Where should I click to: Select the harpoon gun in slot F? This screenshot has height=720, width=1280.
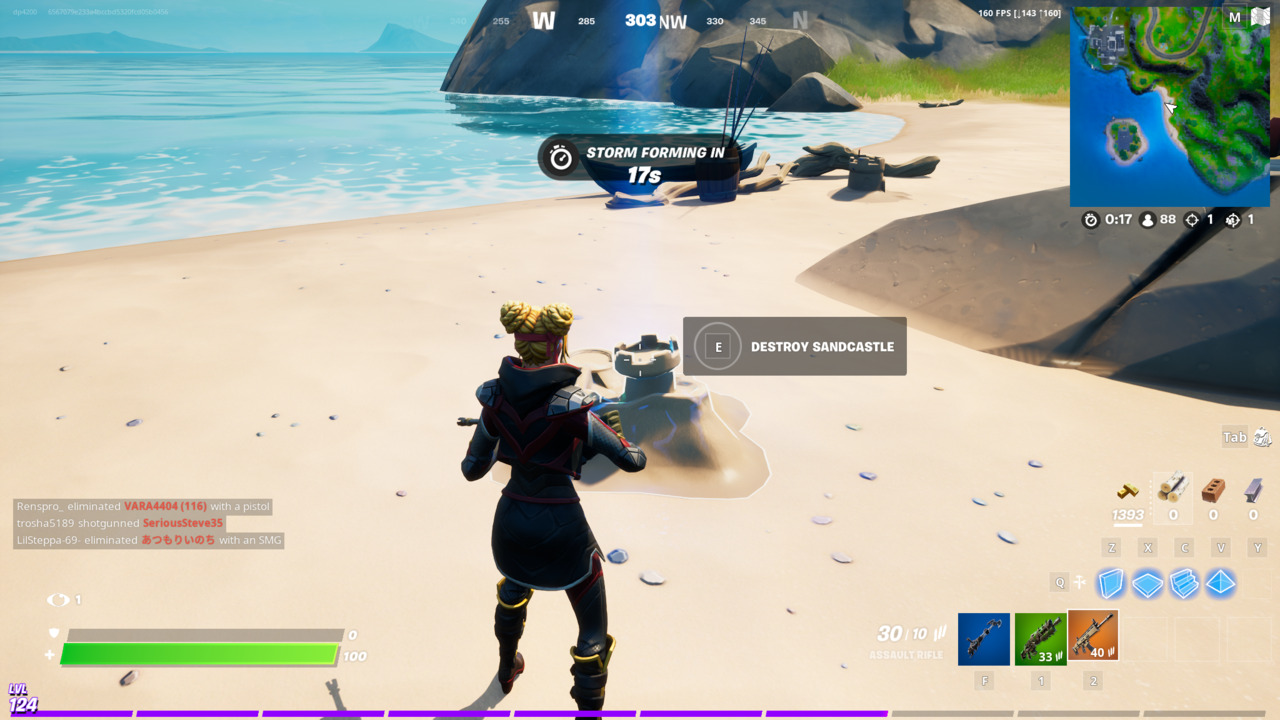(x=984, y=637)
